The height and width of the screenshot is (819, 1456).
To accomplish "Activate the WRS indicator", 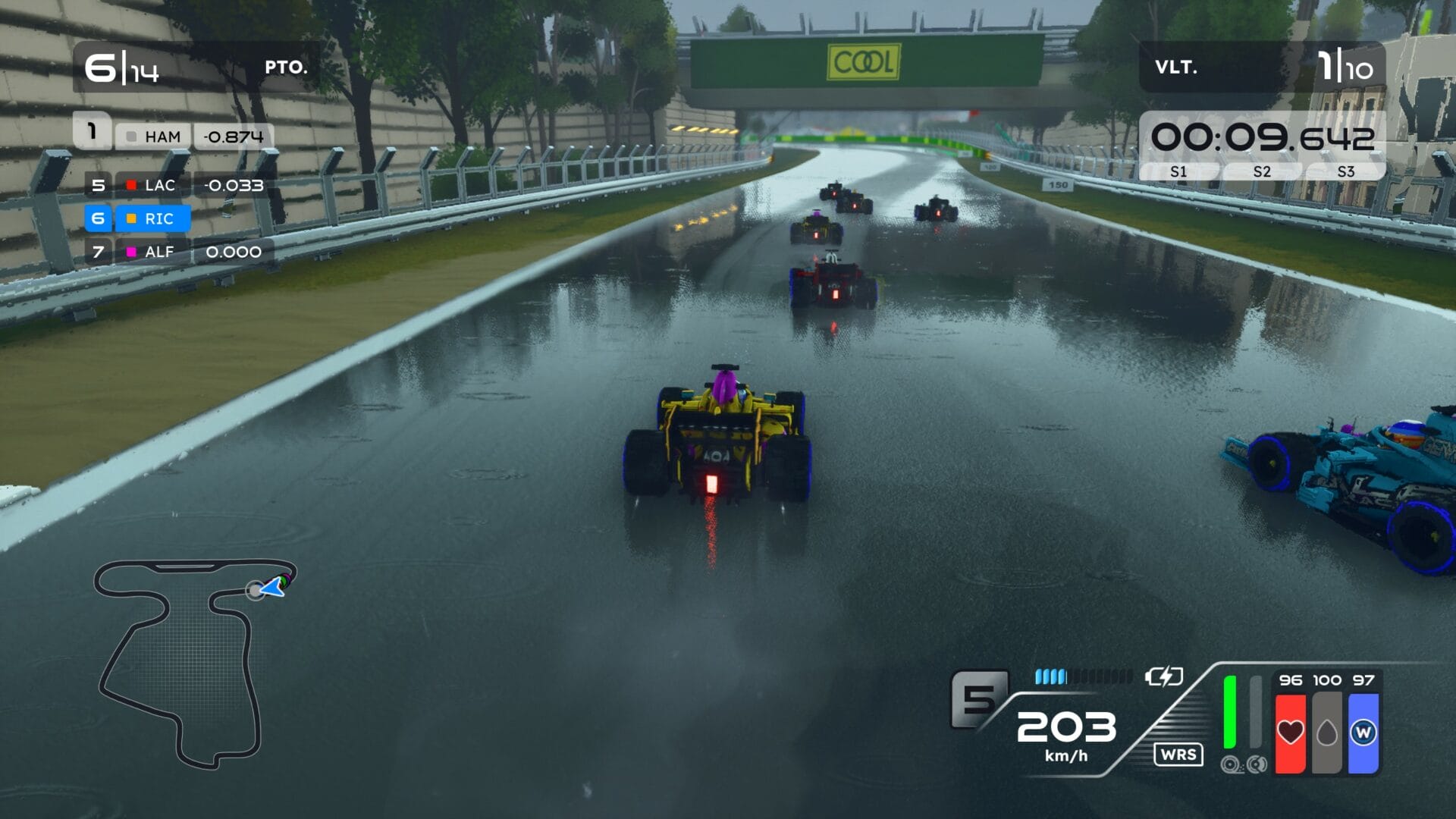I will [1178, 755].
